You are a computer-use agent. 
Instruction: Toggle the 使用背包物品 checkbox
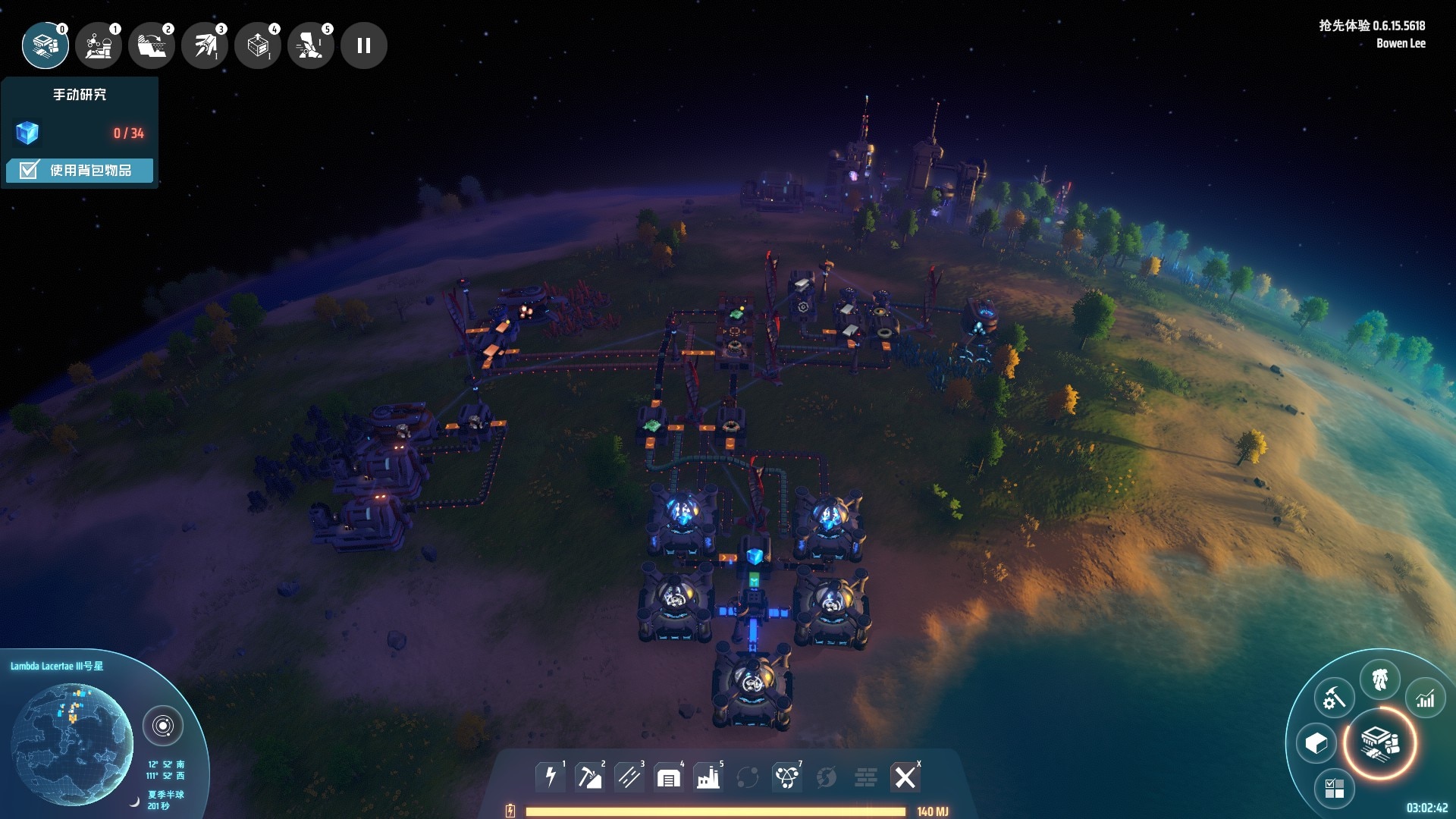(29, 170)
